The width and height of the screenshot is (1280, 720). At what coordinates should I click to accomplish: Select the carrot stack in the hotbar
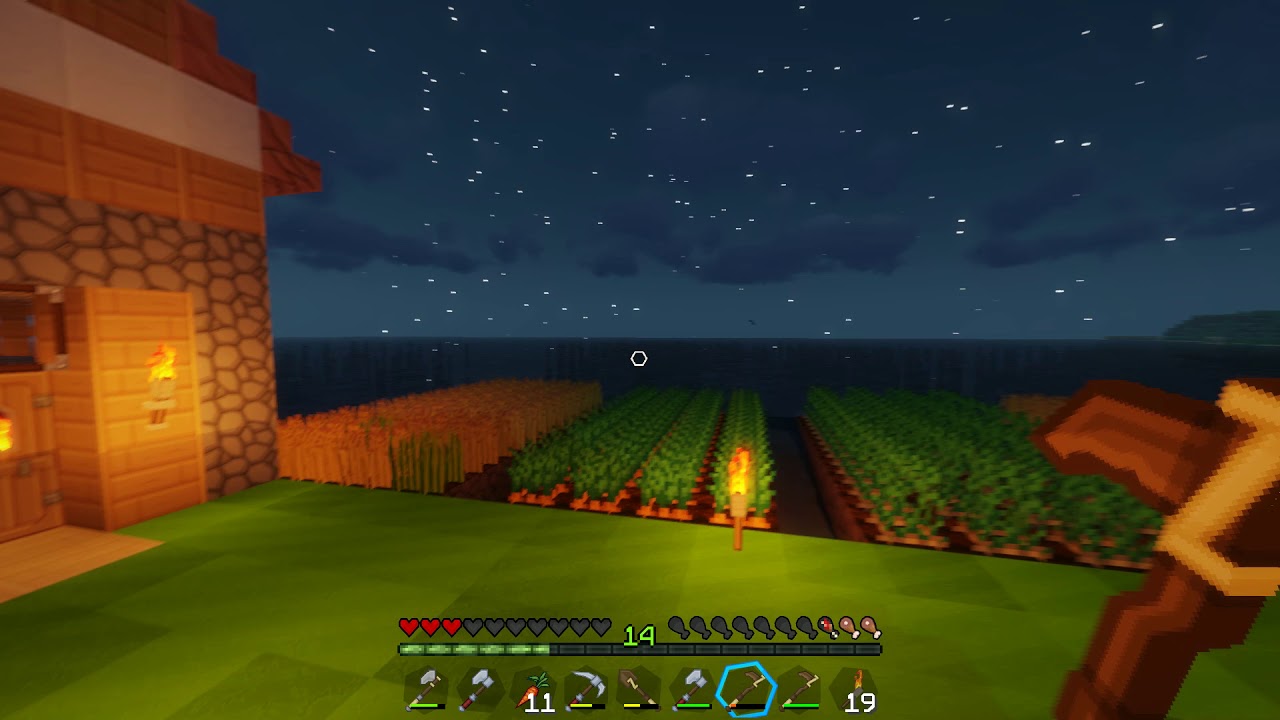pos(533,689)
